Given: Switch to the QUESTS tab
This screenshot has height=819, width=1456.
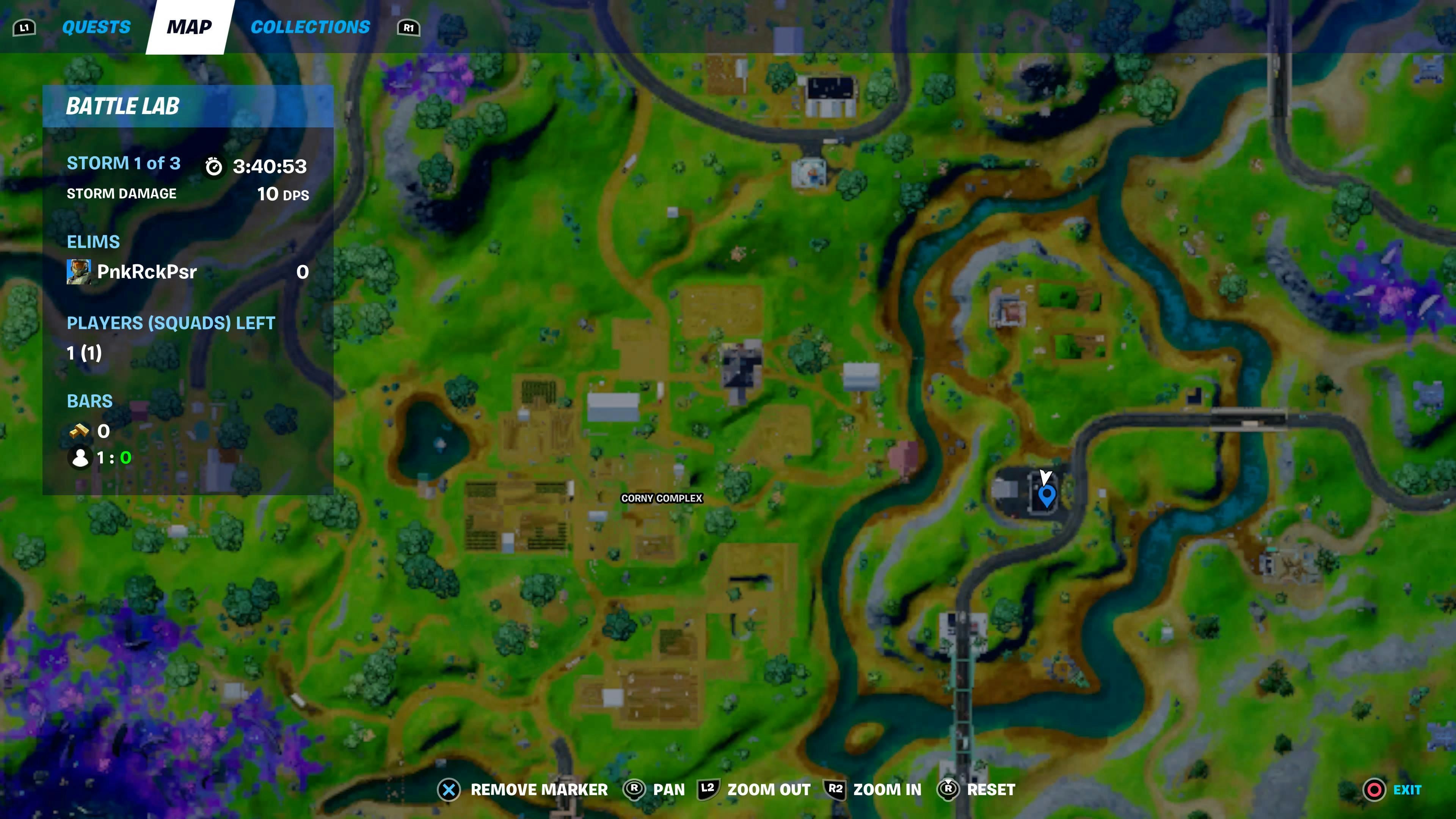Looking at the screenshot, I should pyautogui.click(x=96, y=27).
